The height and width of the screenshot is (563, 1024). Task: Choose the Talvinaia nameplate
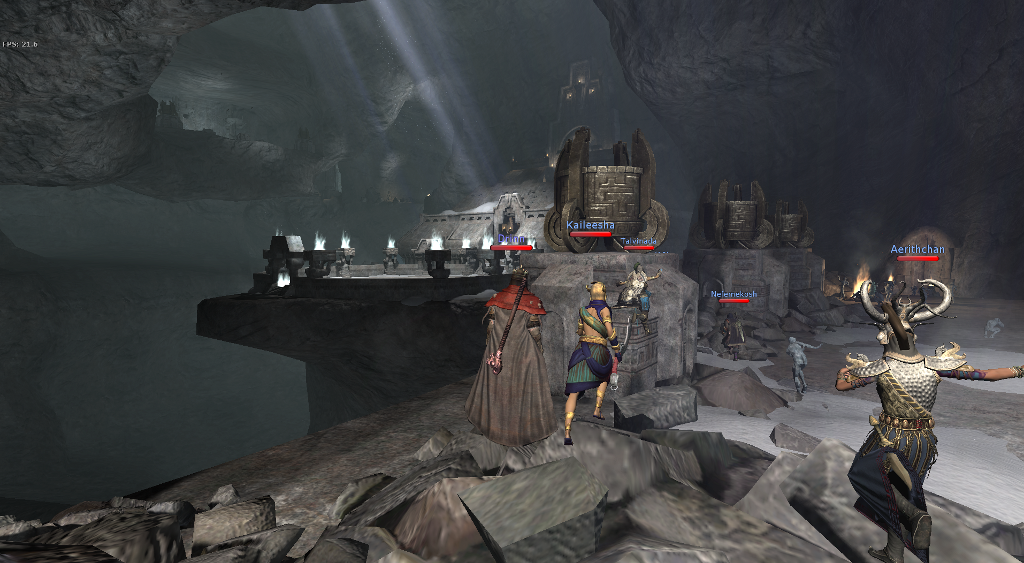(x=638, y=241)
